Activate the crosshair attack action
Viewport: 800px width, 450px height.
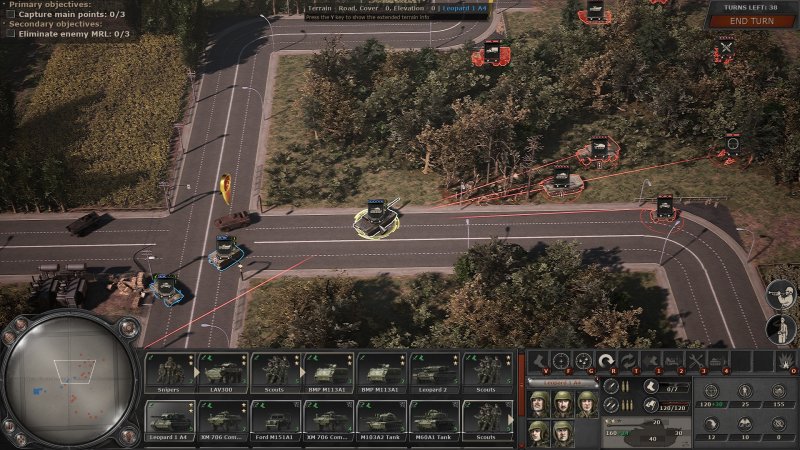[561, 360]
